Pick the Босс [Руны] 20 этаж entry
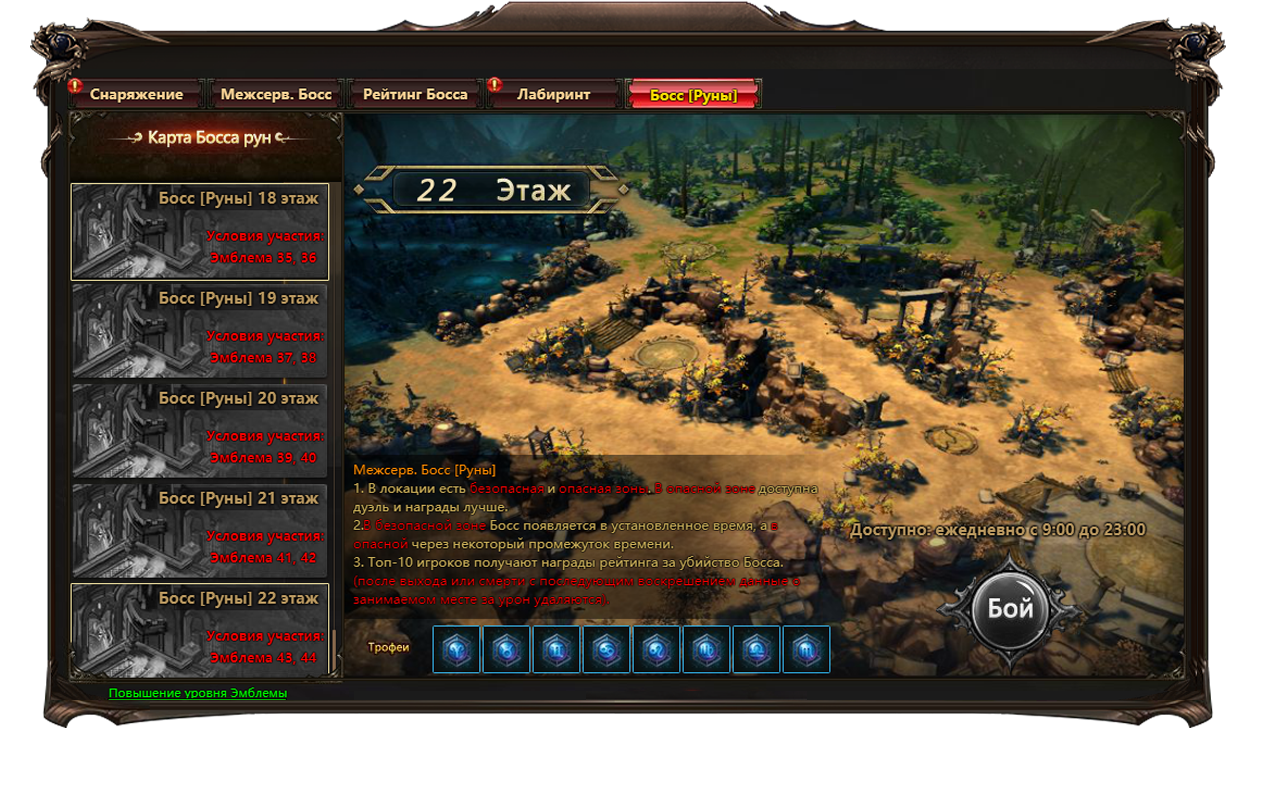The height and width of the screenshot is (786, 1262). [200, 431]
